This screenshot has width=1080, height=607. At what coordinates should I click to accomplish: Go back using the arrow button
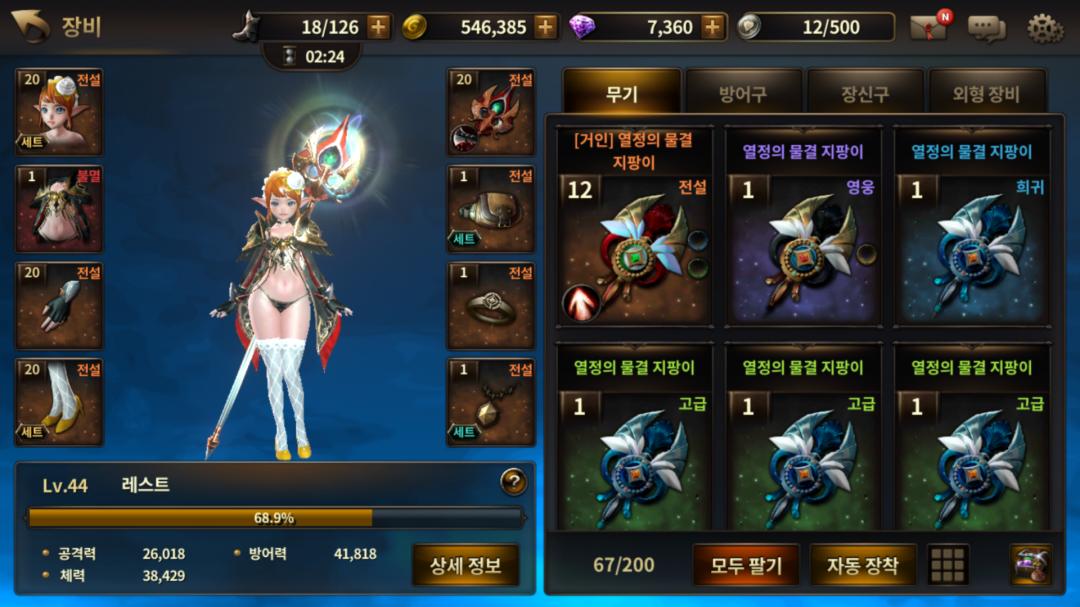point(30,26)
